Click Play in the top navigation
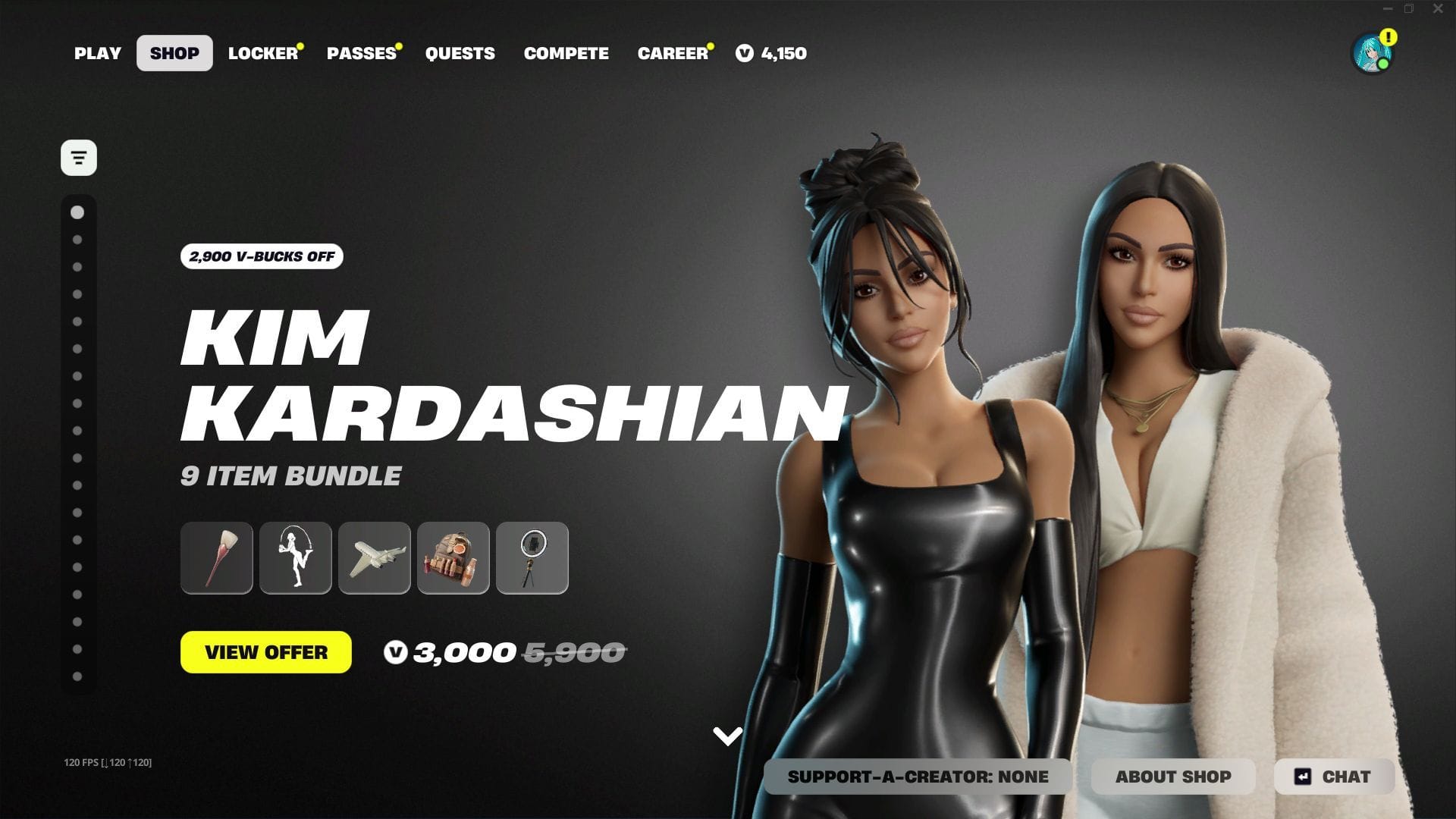 pyautogui.click(x=97, y=53)
